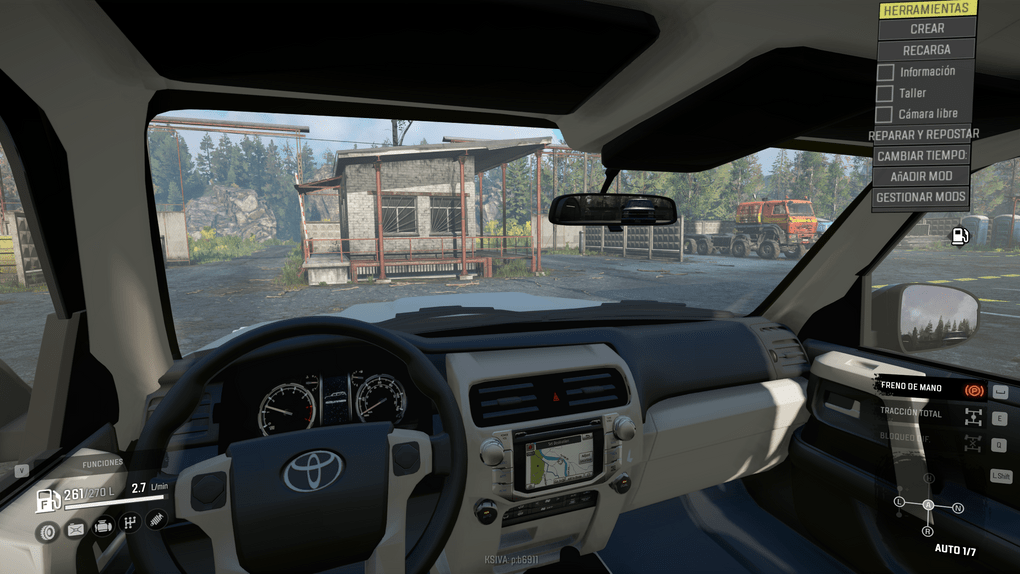Toggle the Cámara libre checkbox
Screen dimensions: 1020x574
[x=885, y=114]
